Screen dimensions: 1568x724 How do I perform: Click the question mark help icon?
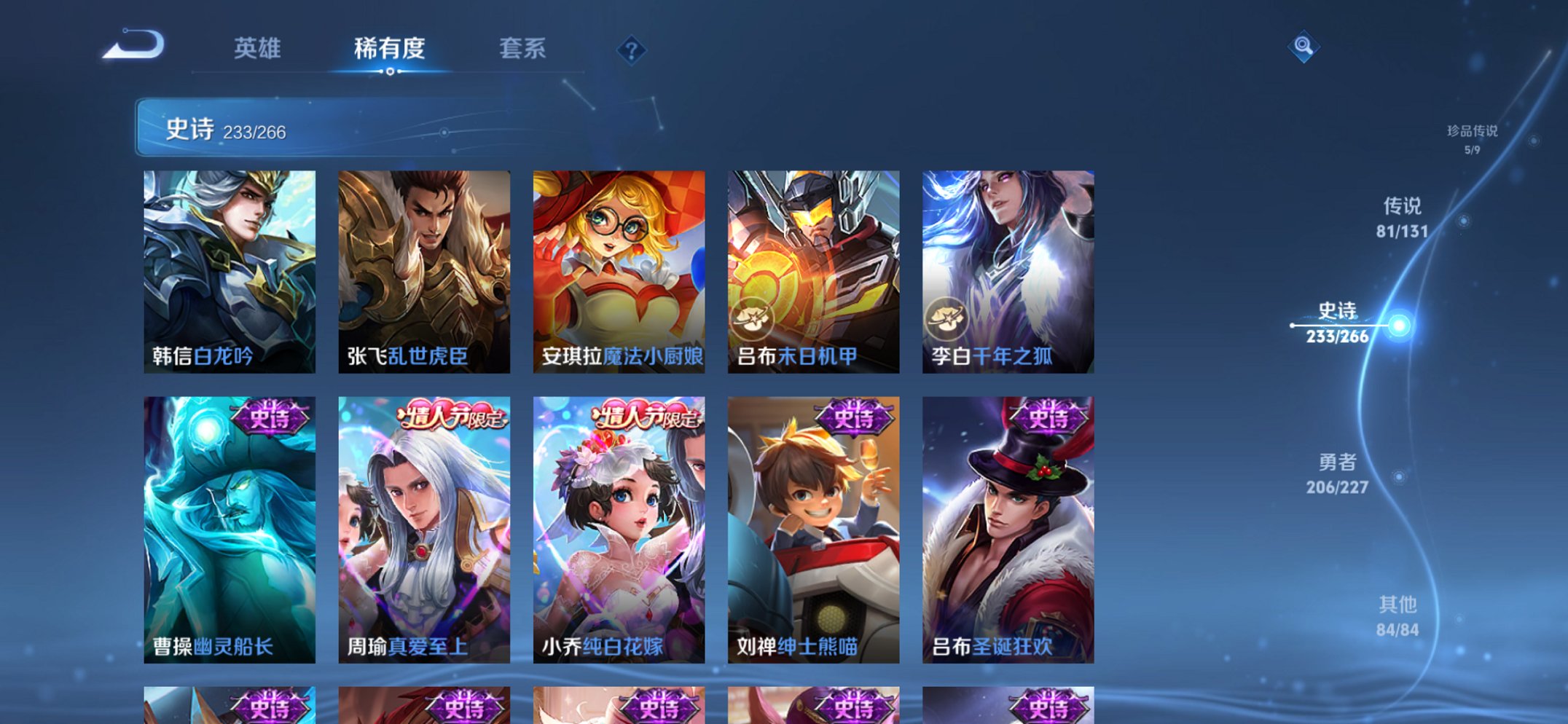coord(632,50)
